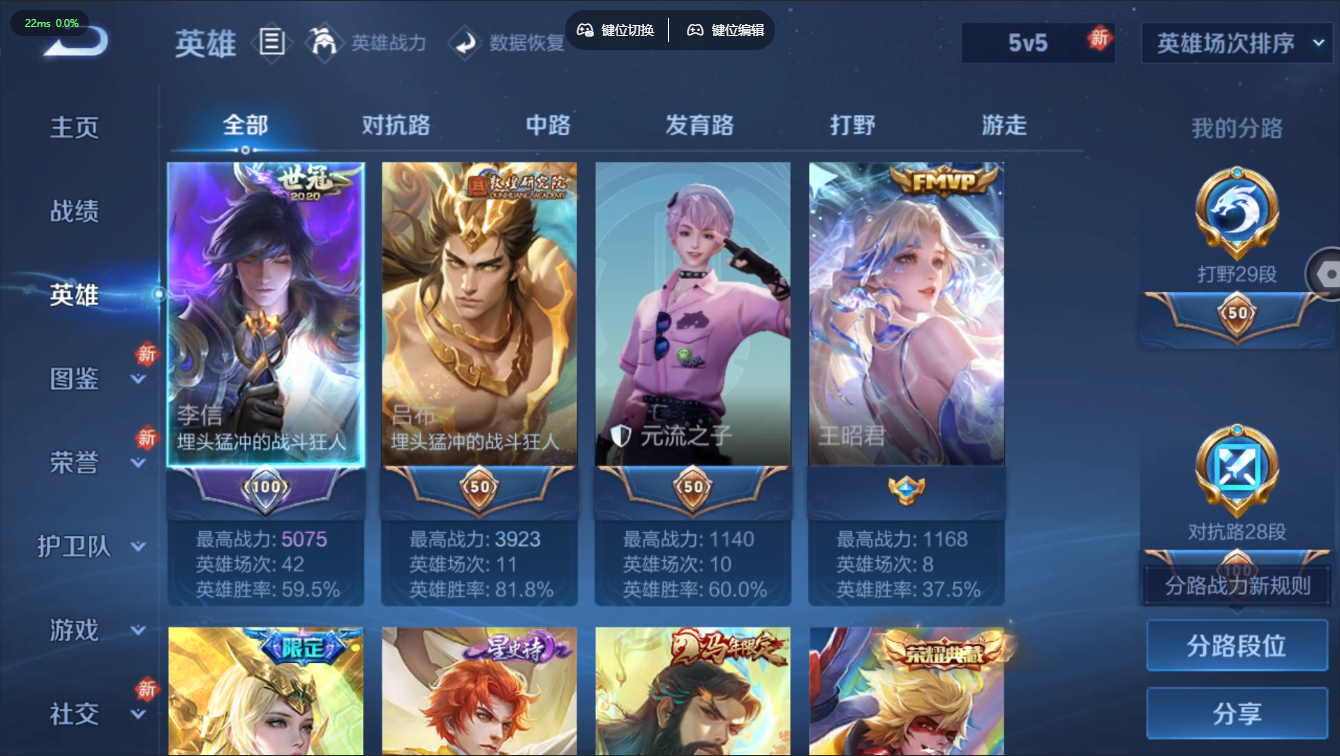Toggle the 社交 section marked 新
This screenshot has width=1340, height=756.
pyautogui.click(x=71, y=714)
